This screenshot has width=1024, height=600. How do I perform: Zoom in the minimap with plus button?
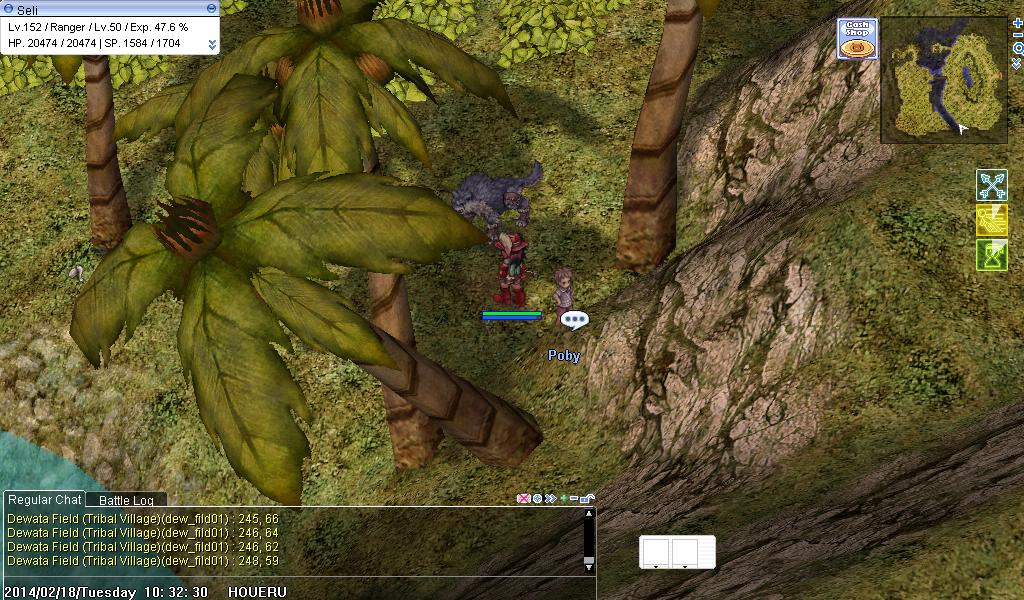[1018, 22]
